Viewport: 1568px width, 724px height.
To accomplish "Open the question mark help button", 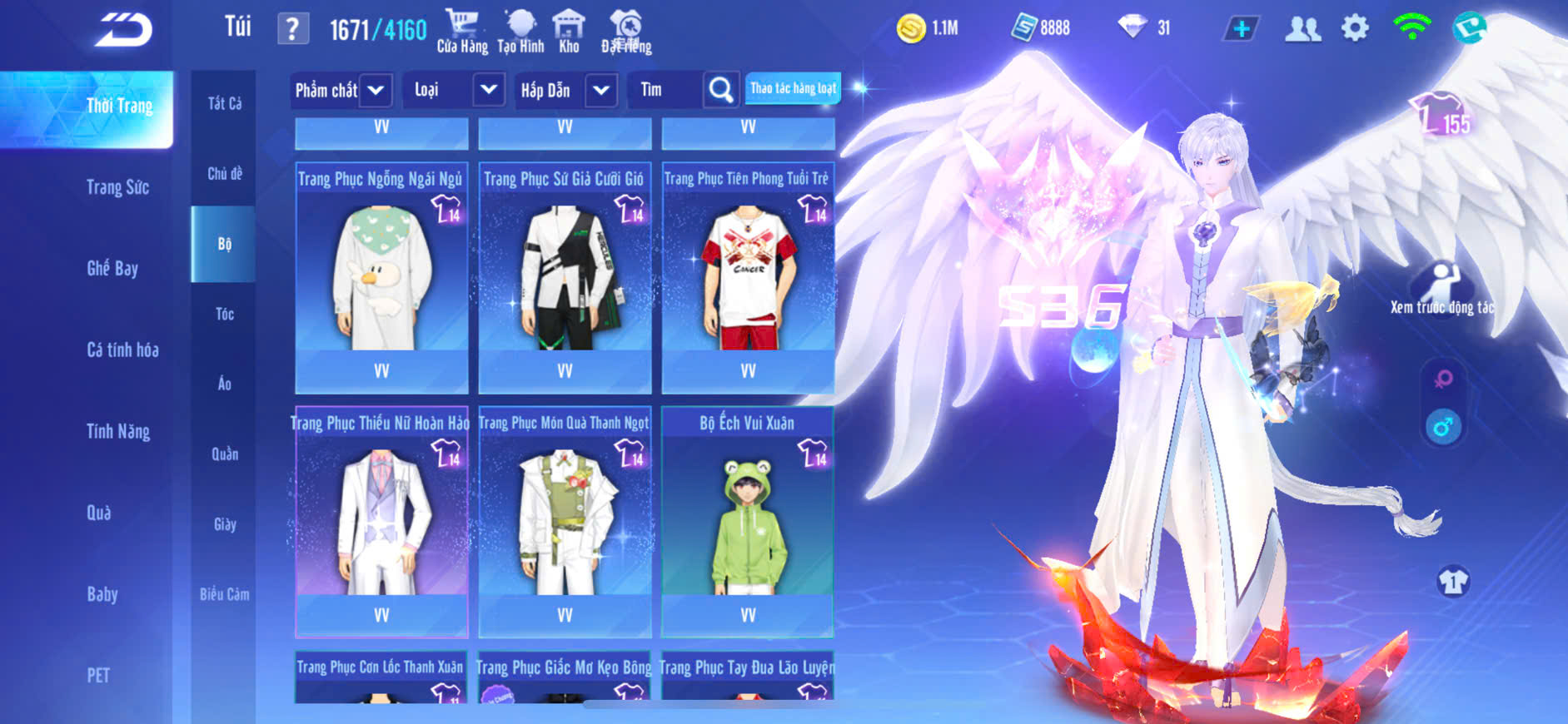I will (x=292, y=30).
